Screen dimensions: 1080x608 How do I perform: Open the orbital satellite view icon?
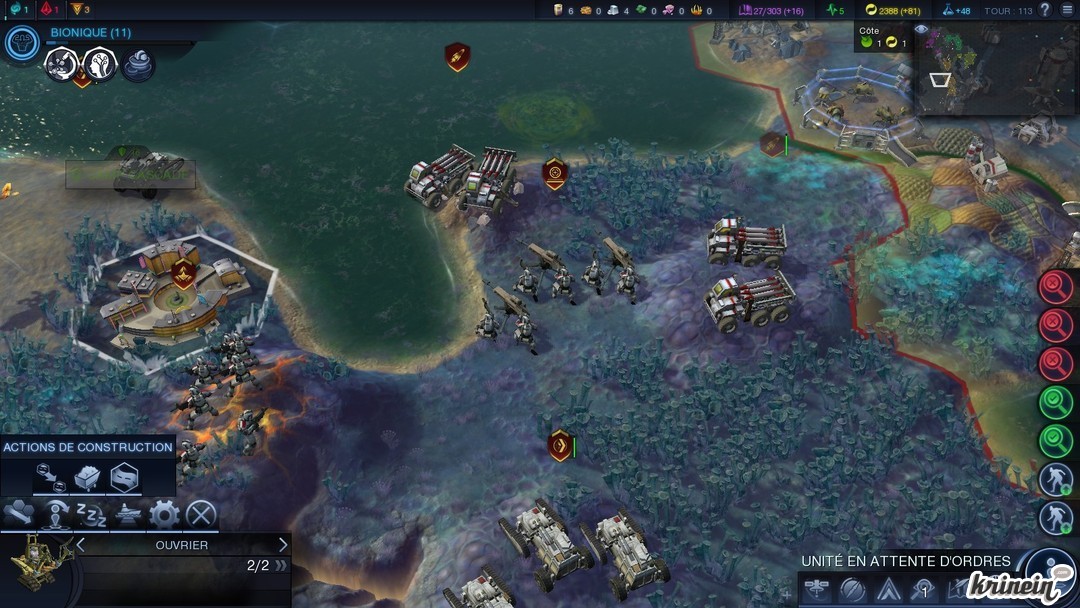tap(815, 590)
